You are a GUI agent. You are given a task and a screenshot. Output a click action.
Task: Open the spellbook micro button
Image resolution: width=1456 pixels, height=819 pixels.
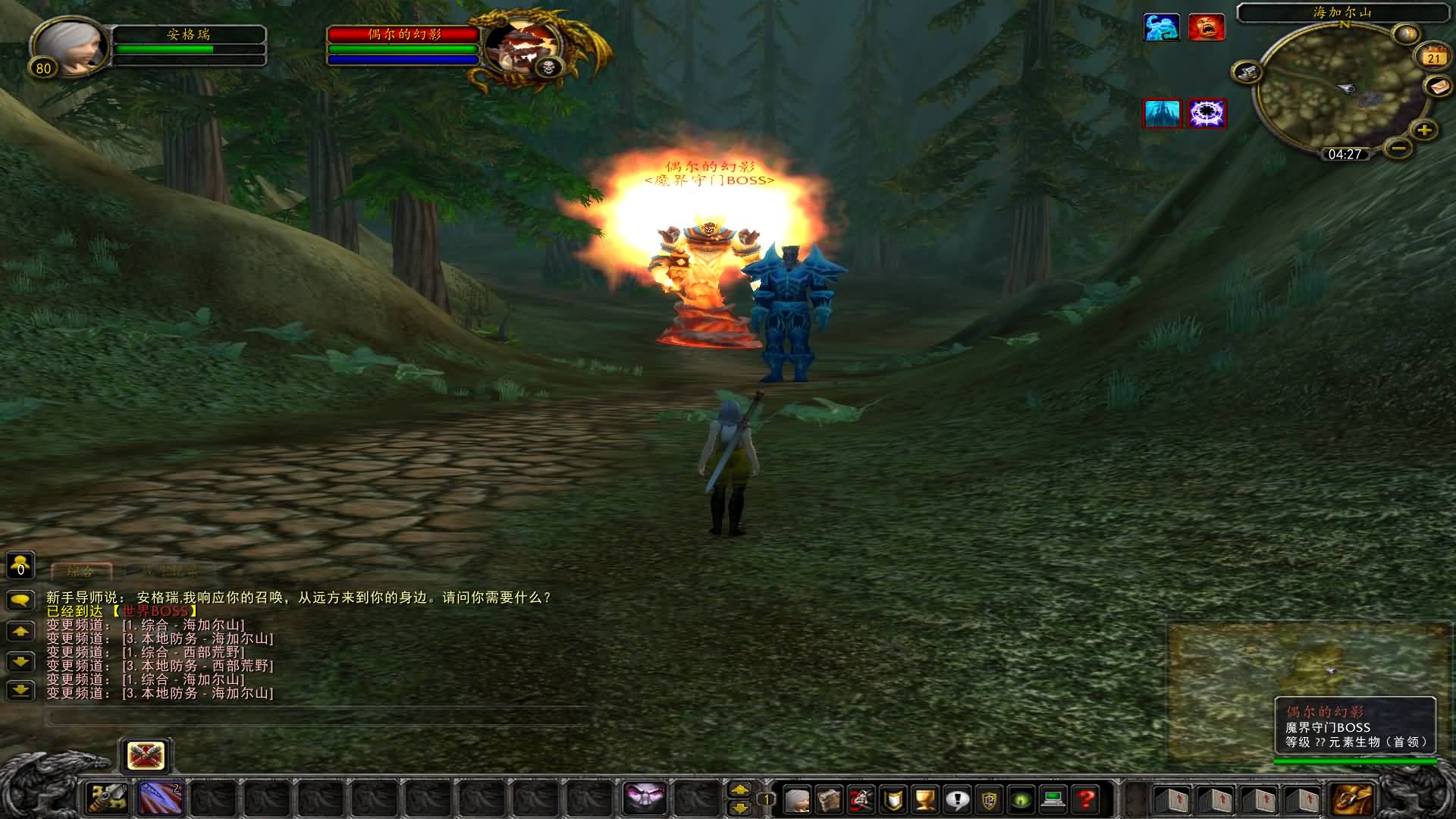829,799
